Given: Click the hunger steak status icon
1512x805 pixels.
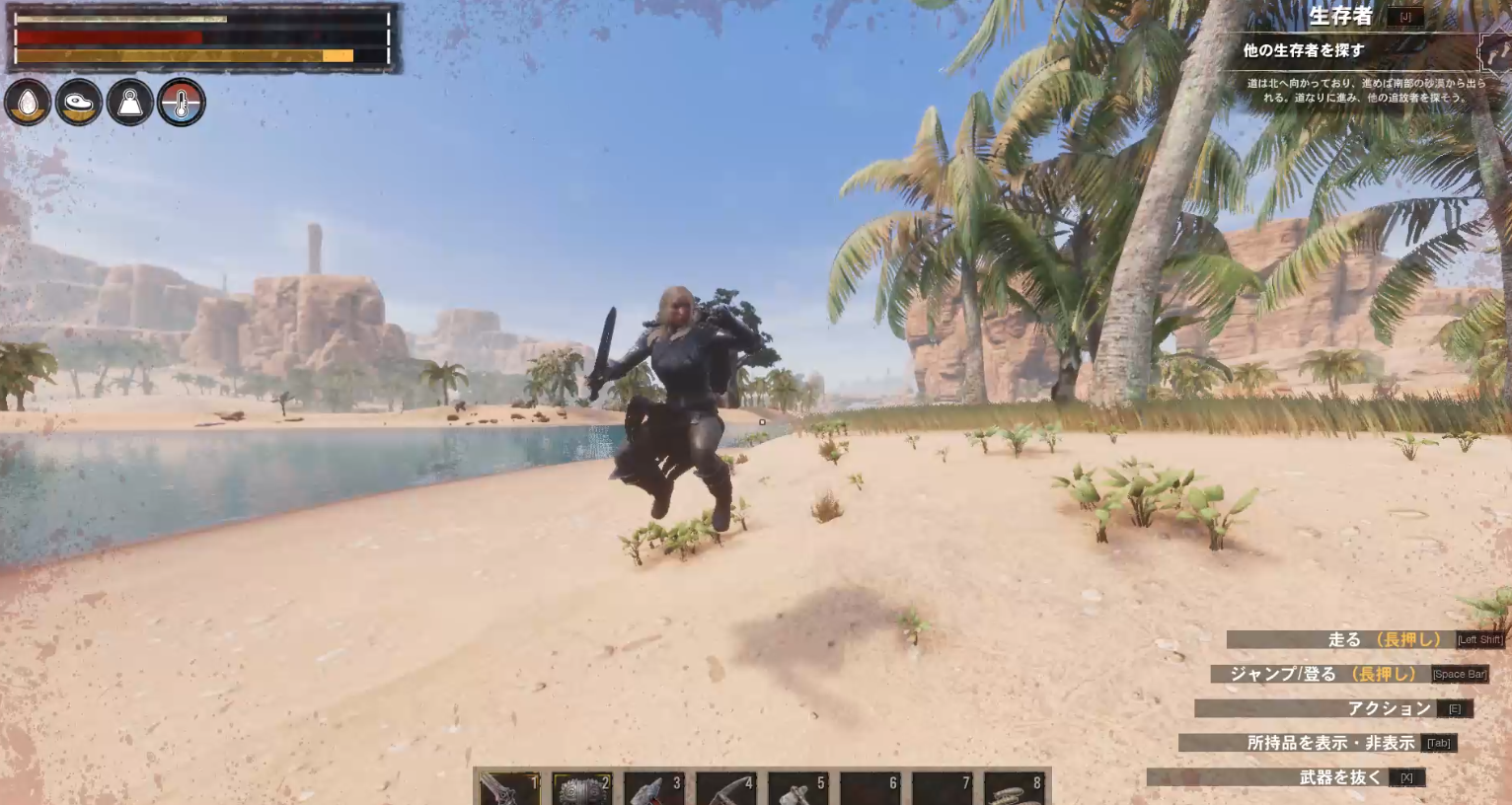Looking at the screenshot, I should coord(79,100).
